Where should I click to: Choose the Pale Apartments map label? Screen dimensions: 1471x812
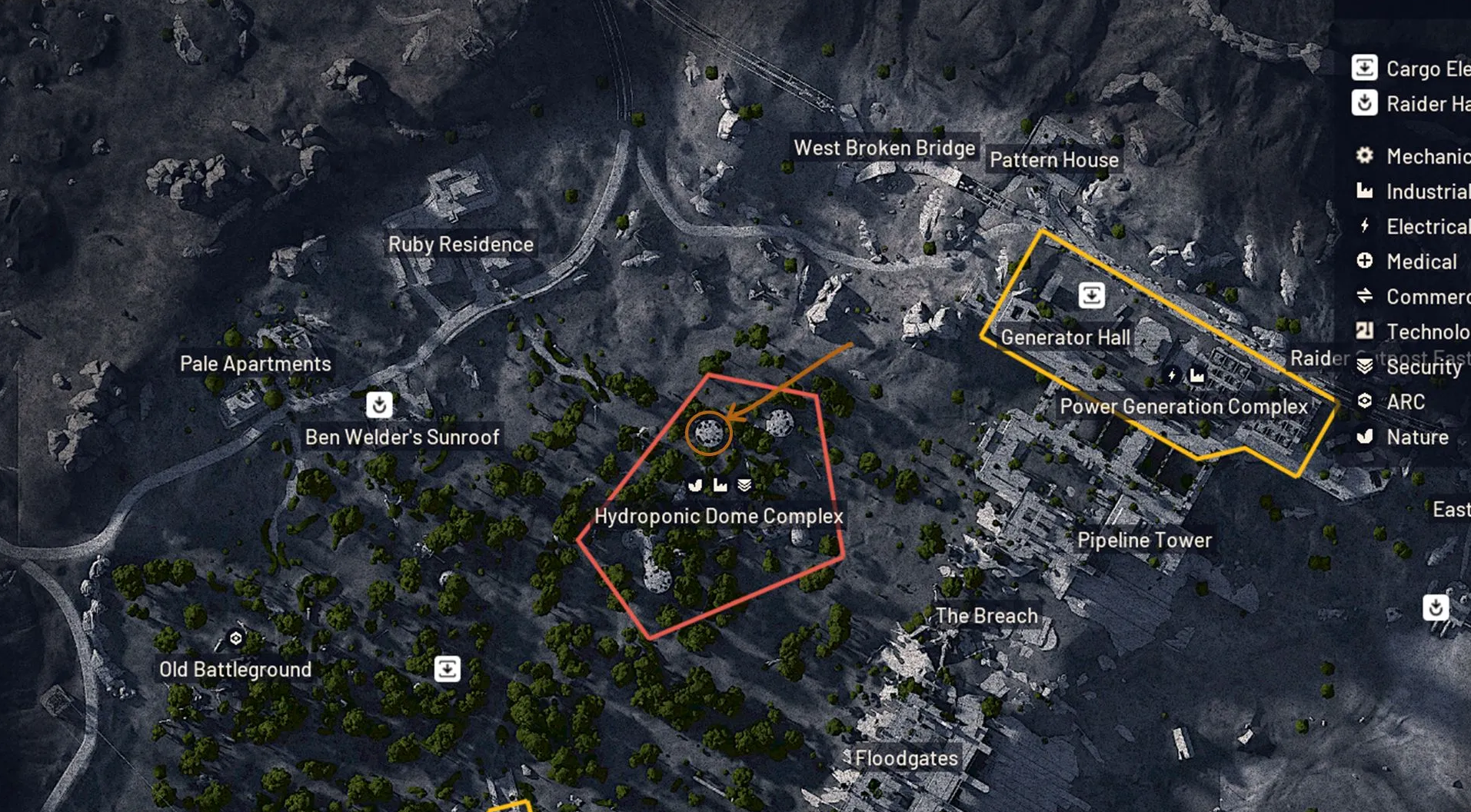pyautogui.click(x=255, y=364)
